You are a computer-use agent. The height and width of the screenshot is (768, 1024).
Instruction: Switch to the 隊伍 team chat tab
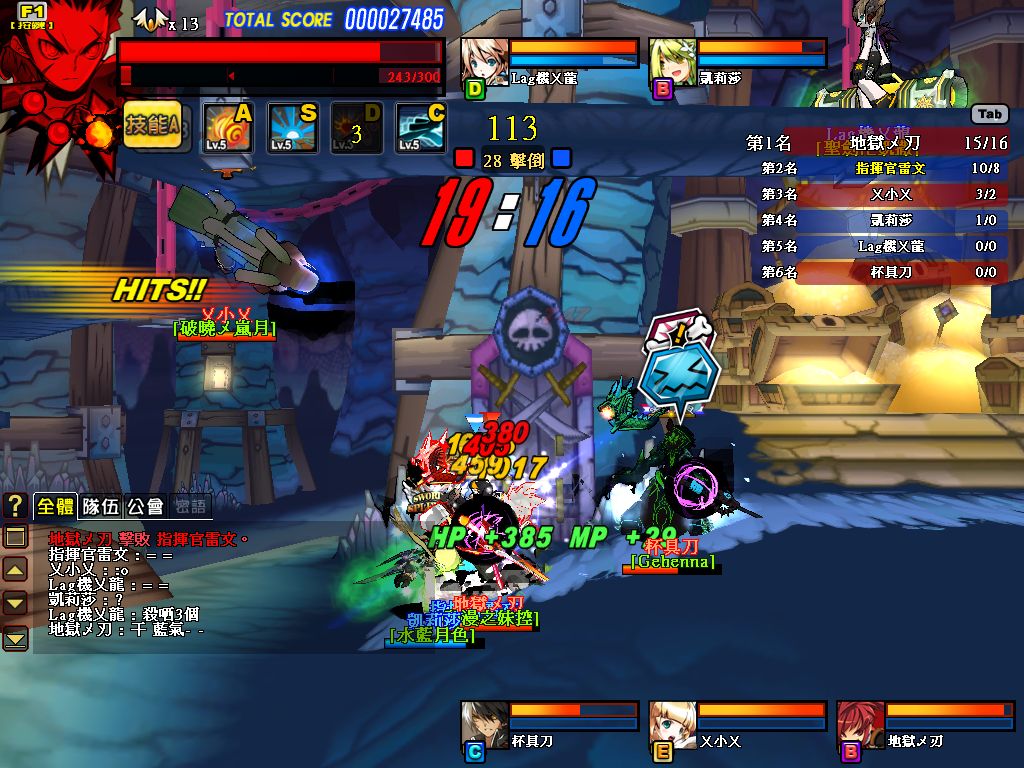point(100,506)
